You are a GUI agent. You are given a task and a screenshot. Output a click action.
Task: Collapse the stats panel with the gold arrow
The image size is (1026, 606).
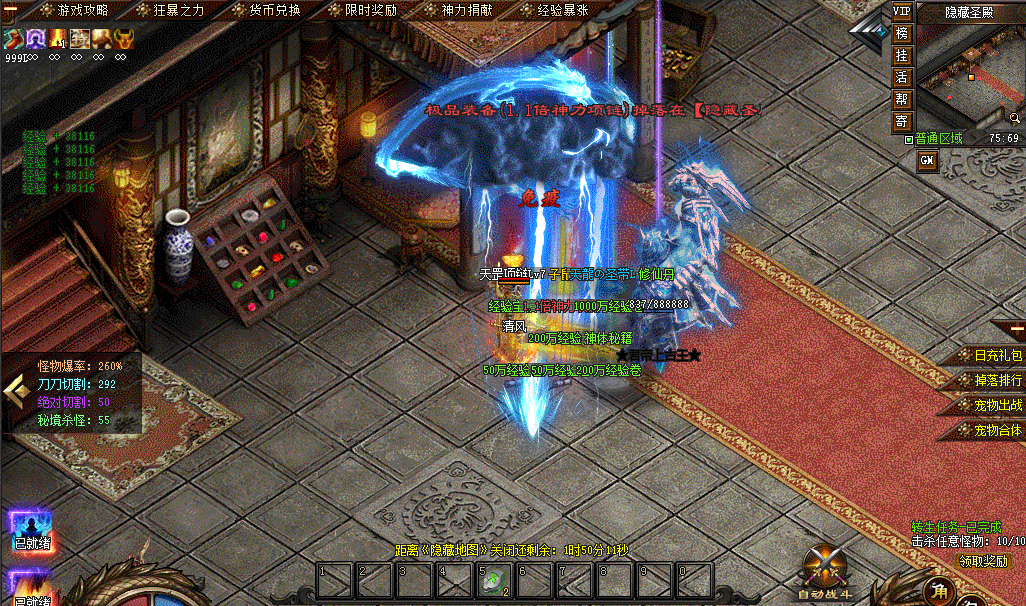15,390
